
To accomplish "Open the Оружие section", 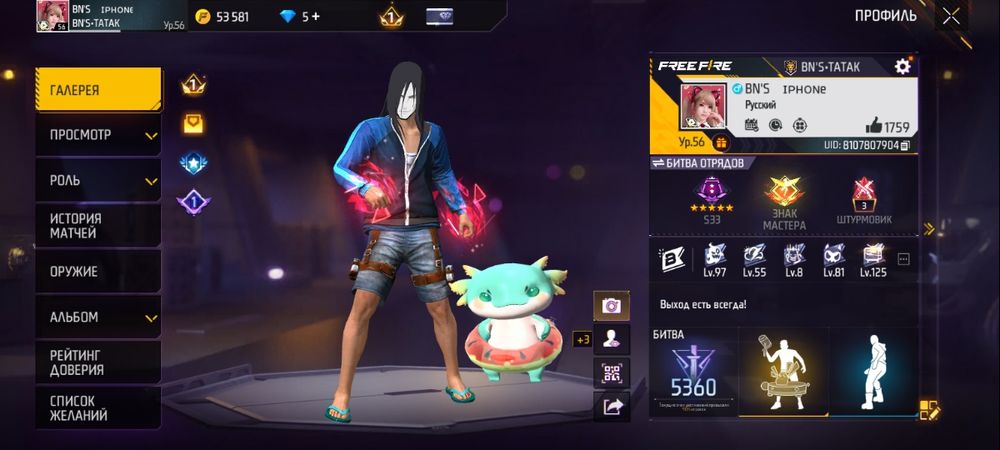I will pos(98,271).
